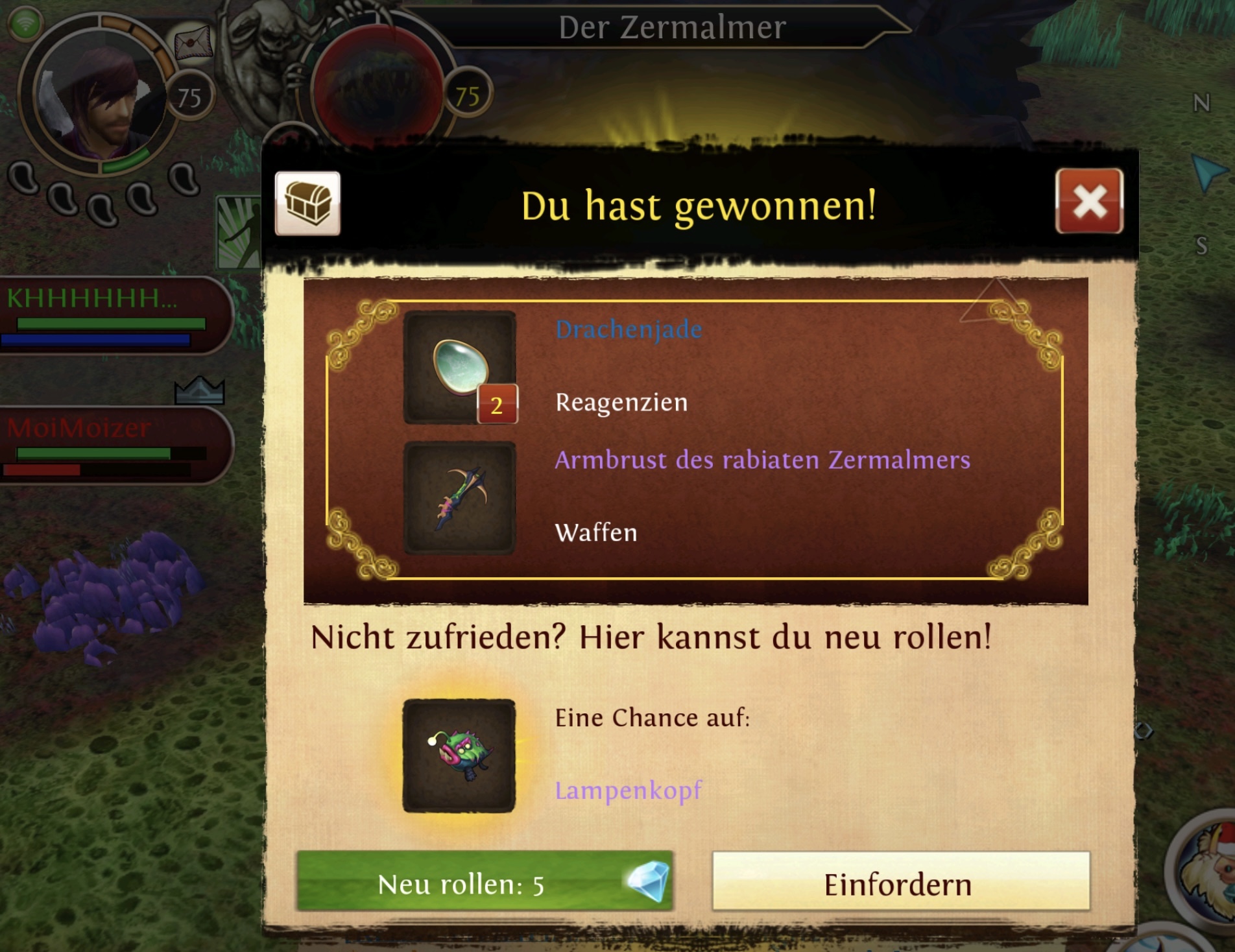
Task: Reroll loot with Neu rollen for 5 gems
Action: point(485,883)
